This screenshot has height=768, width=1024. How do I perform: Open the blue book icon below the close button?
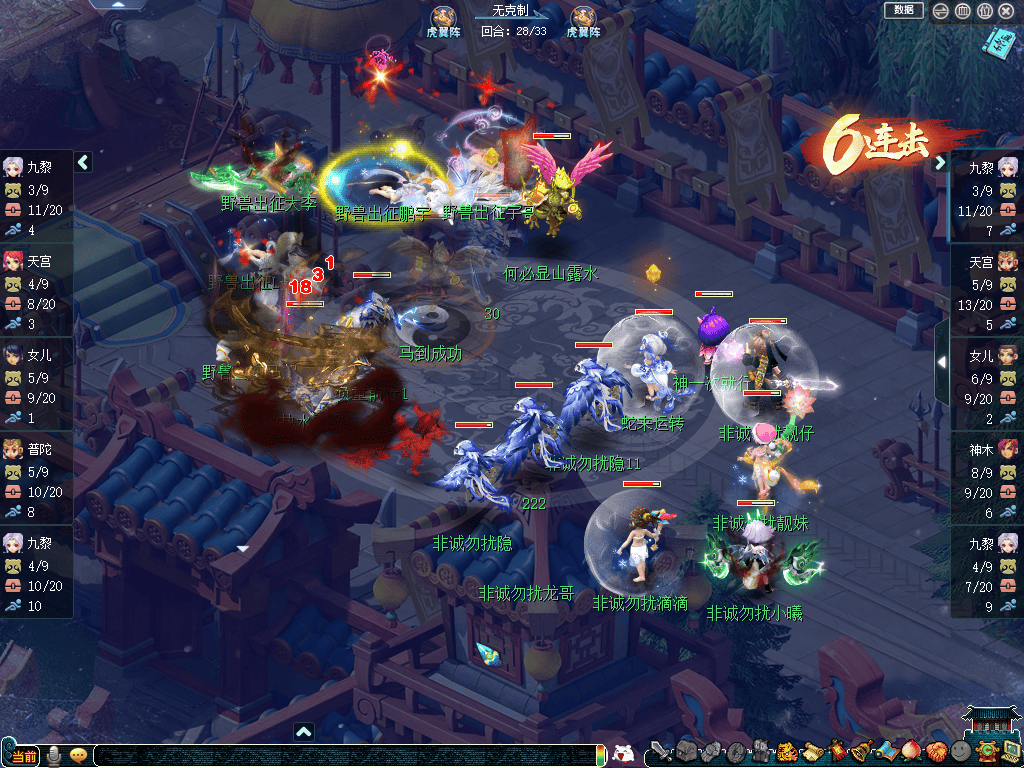point(998,42)
